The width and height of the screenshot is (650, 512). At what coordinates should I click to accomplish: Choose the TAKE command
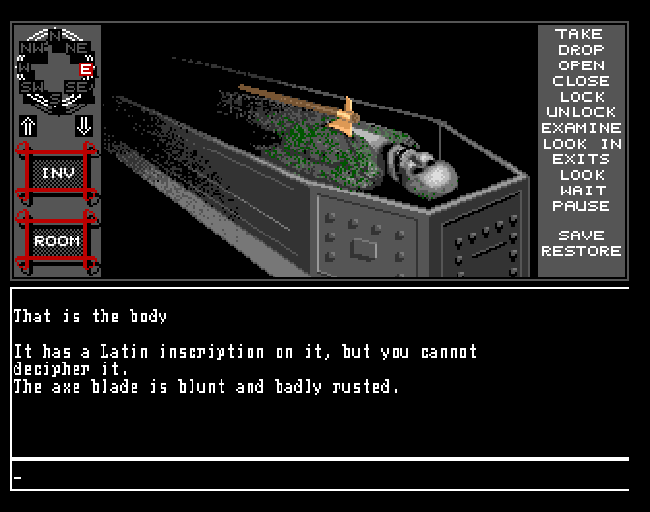tap(580, 34)
